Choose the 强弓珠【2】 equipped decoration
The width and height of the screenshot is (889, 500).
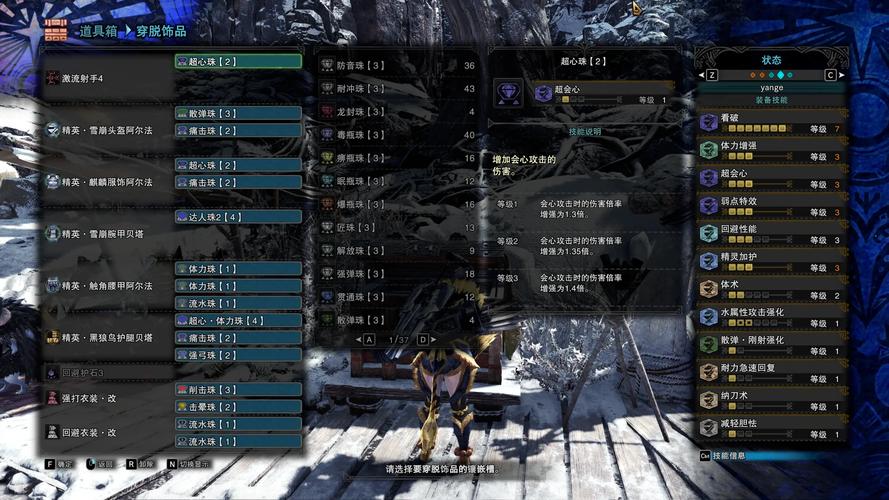238,355
